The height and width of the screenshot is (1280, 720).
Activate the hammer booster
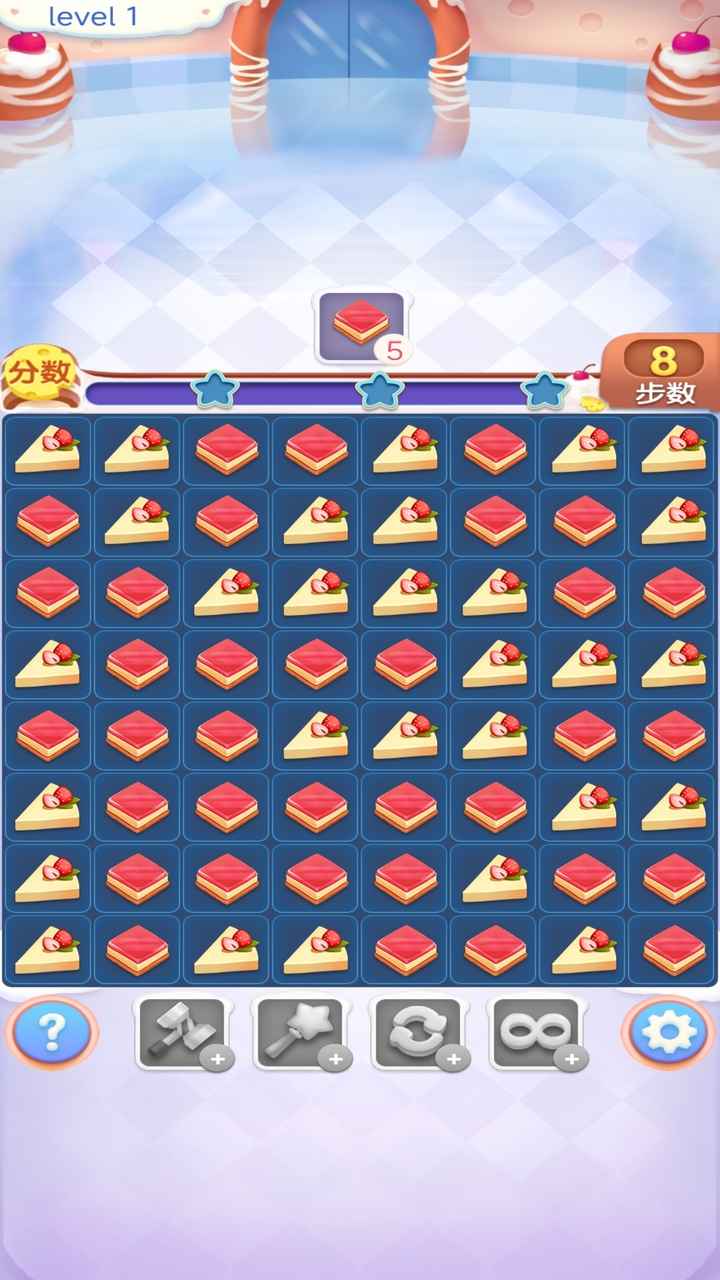(x=181, y=1033)
